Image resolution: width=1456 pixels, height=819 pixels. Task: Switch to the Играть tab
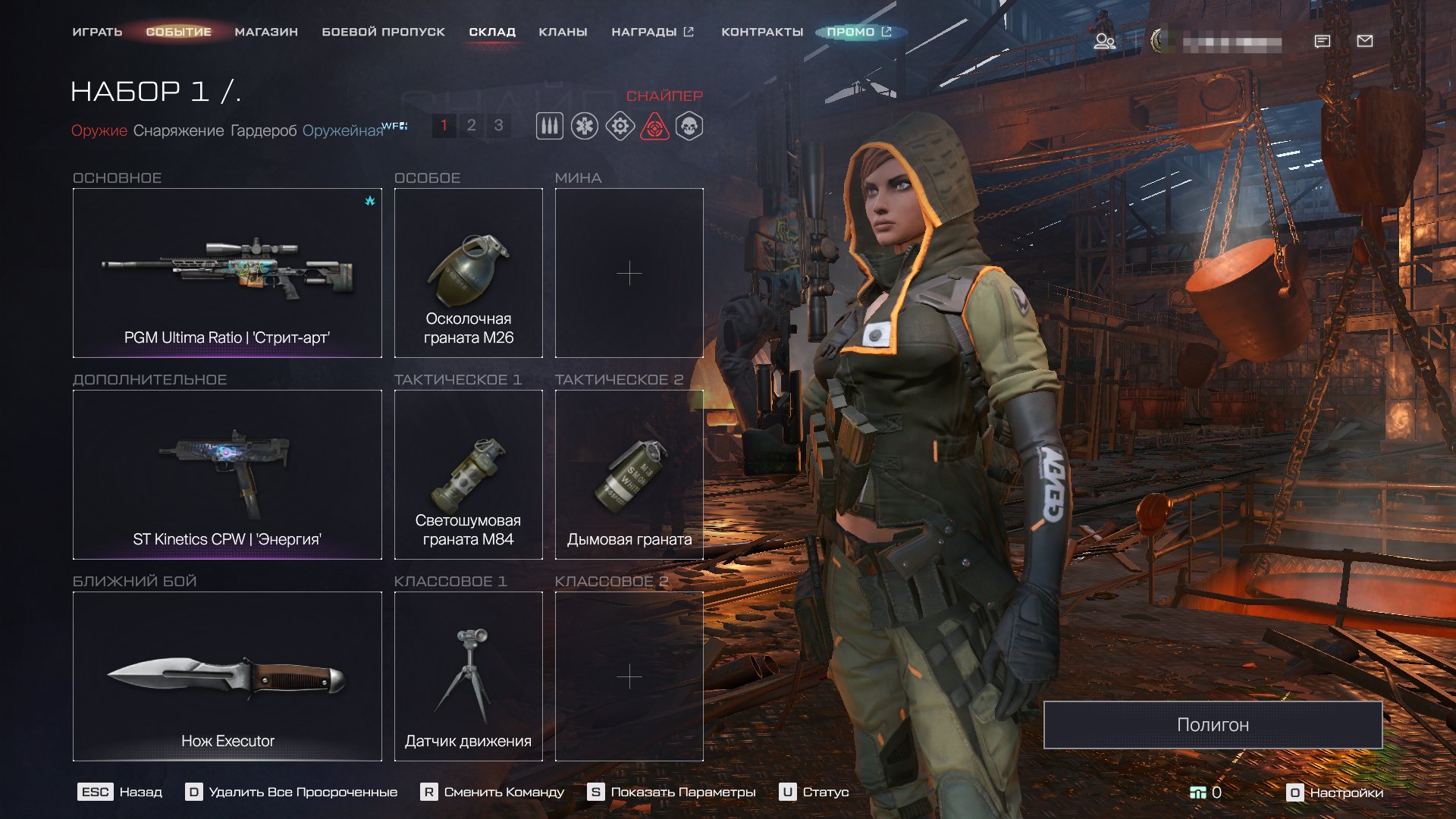click(x=97, y=32)
